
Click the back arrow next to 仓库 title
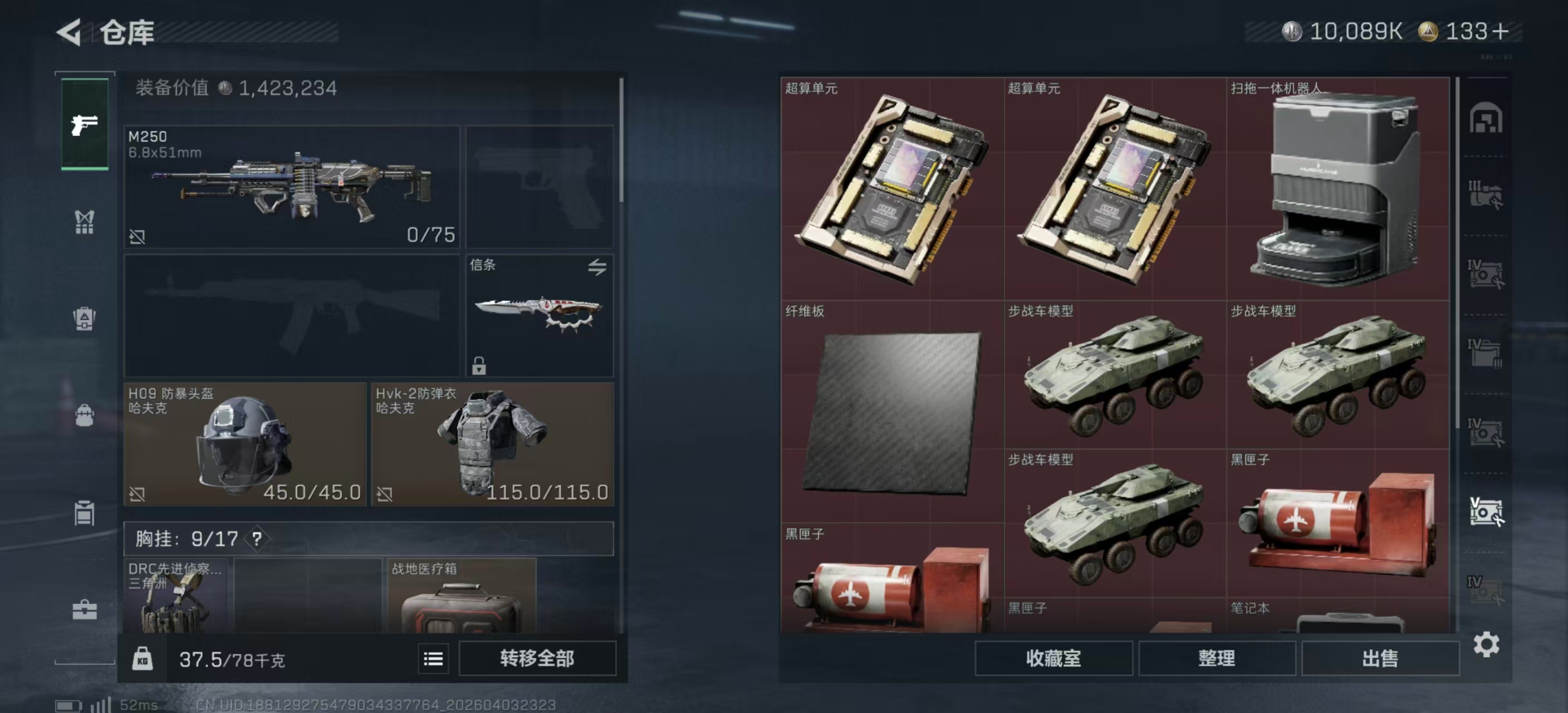69,33
